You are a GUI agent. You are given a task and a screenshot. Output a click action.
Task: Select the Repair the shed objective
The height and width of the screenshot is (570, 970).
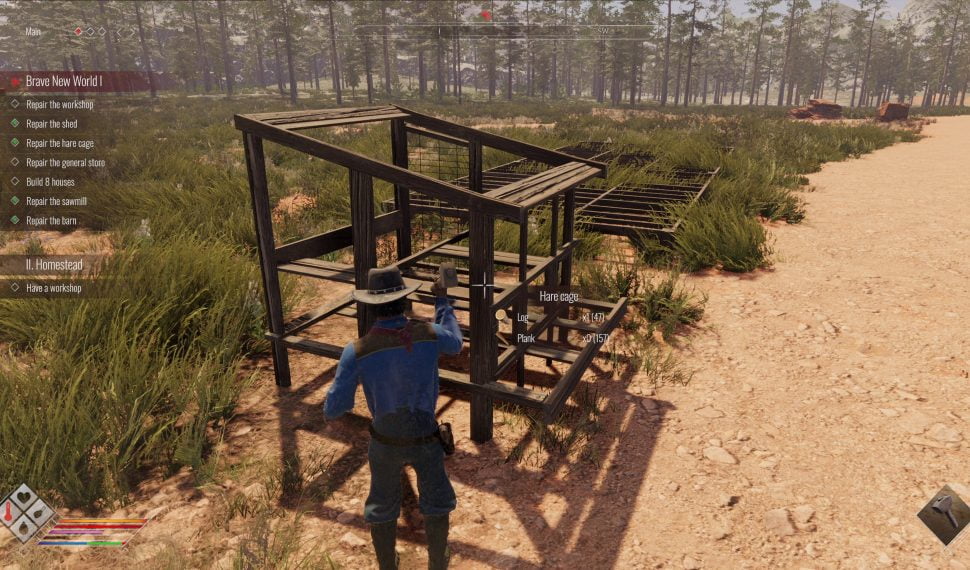(x=51, y=124)
